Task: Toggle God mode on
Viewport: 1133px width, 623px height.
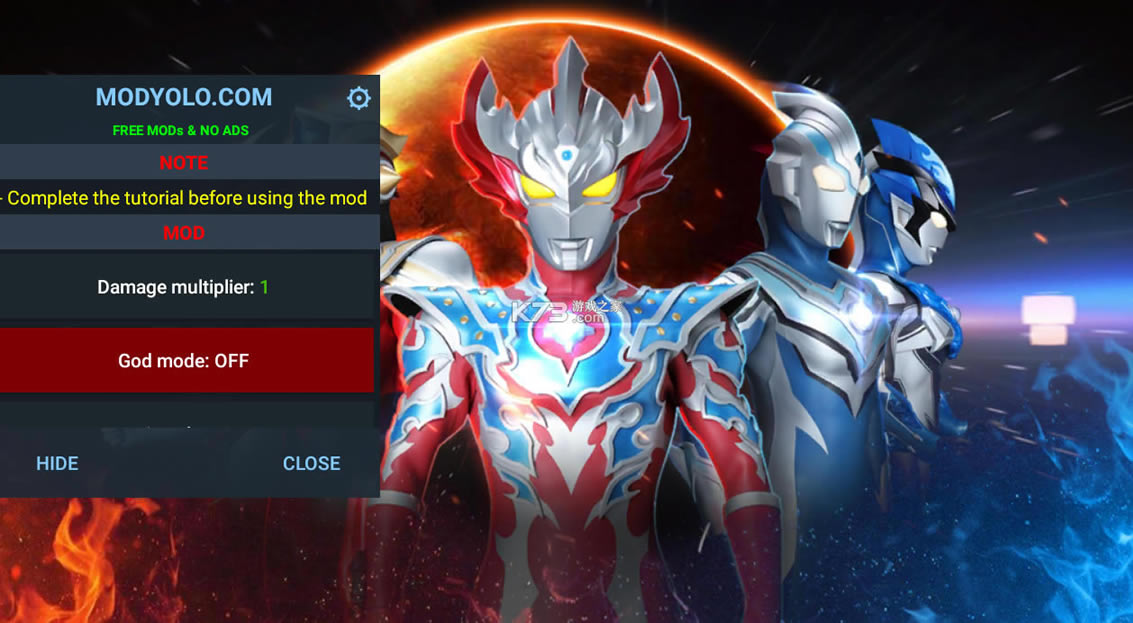Action: (185, 361)
